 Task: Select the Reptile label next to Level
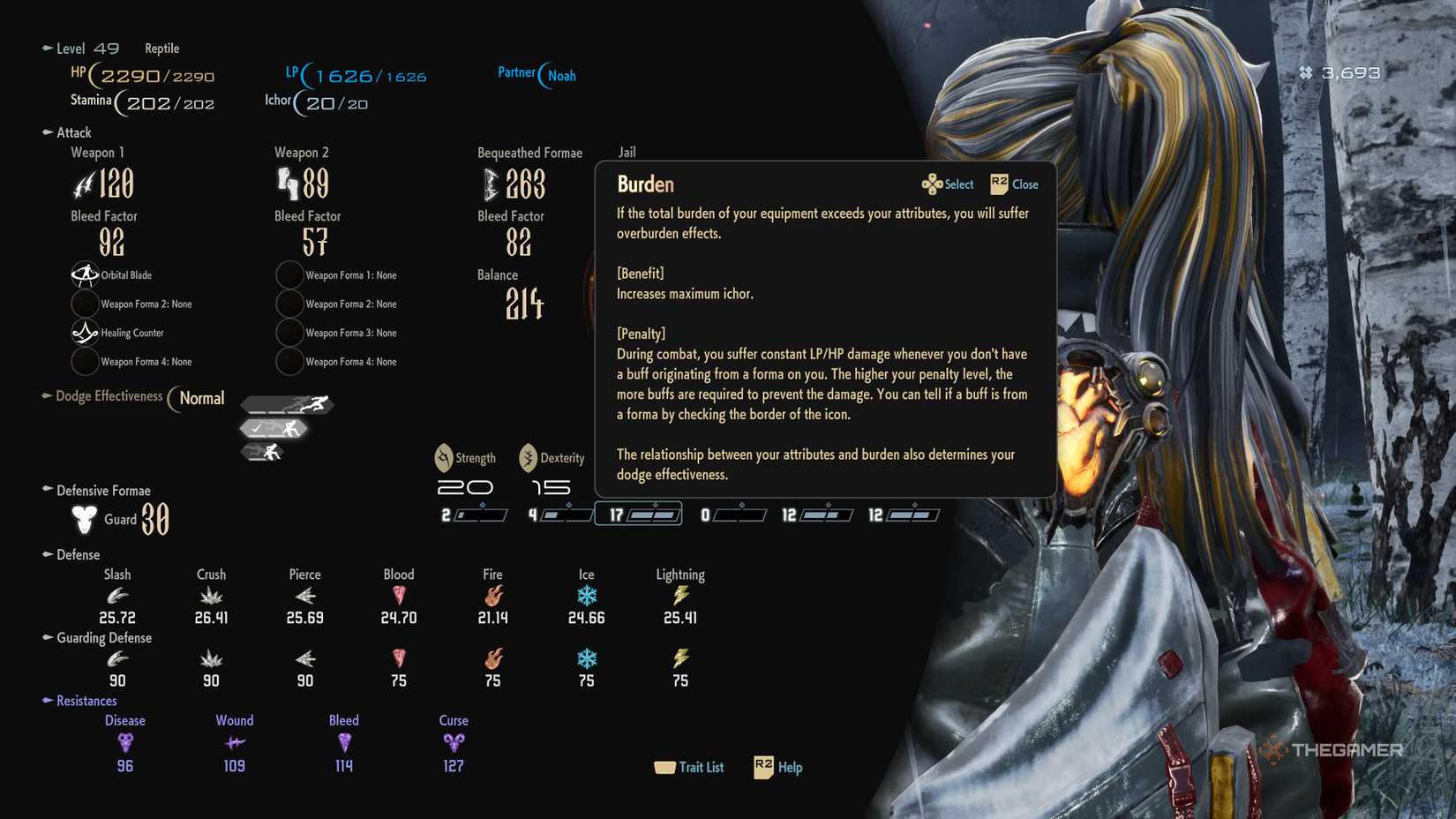pyautogui.click(x=161, y=49)
